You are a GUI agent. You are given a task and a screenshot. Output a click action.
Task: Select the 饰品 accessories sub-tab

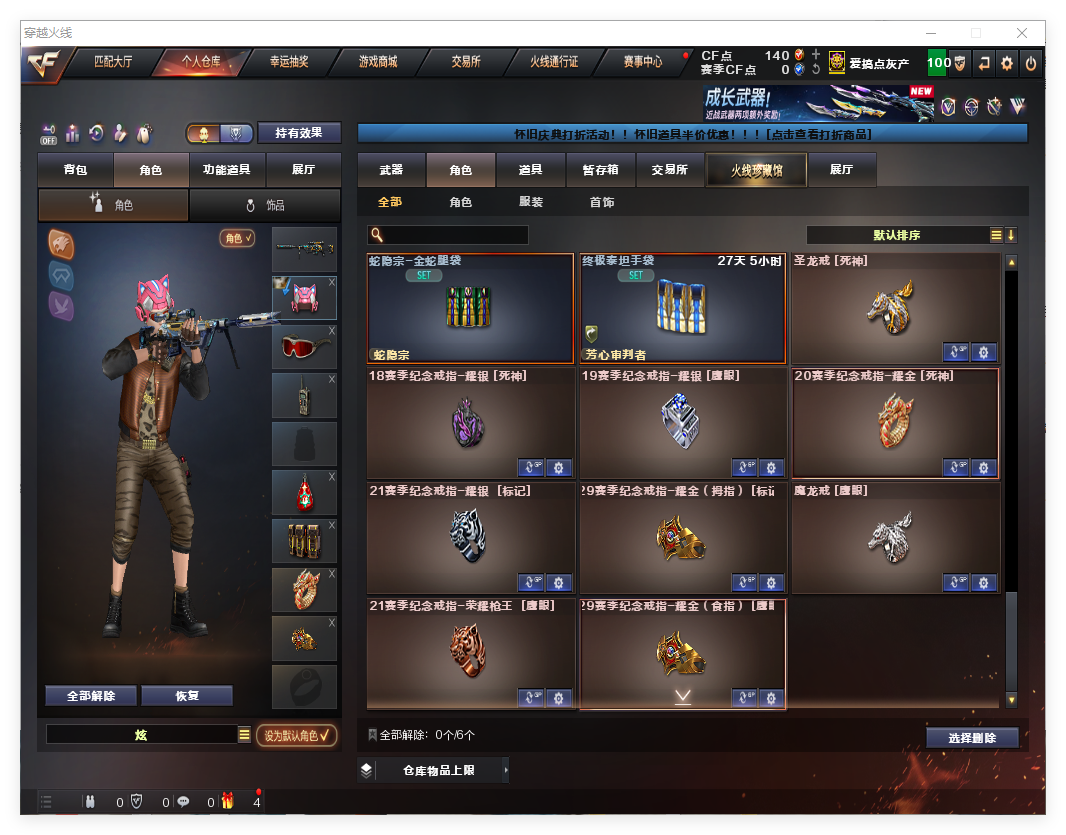tap(265, 205)
